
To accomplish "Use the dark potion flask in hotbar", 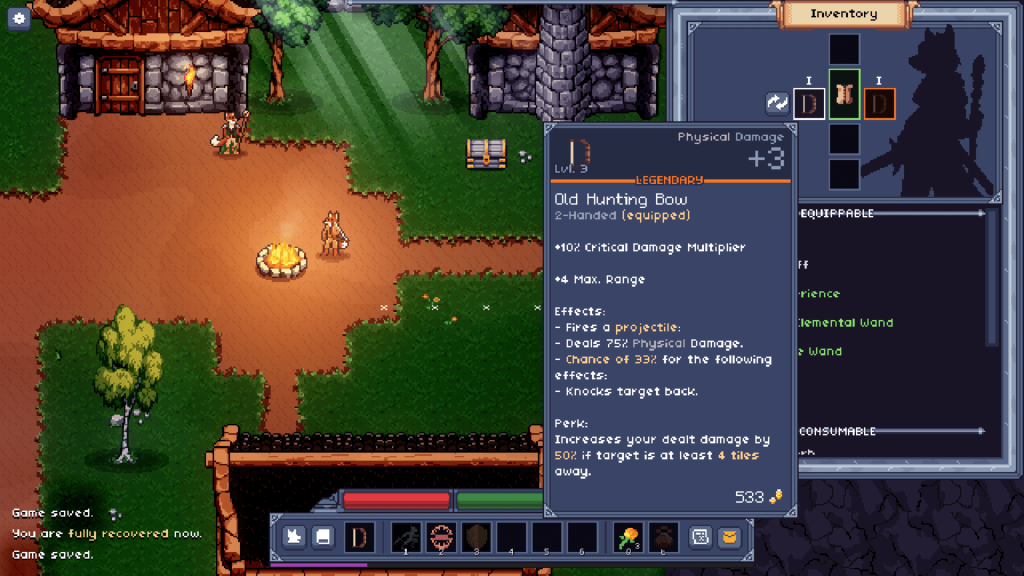I will point(663,537).
